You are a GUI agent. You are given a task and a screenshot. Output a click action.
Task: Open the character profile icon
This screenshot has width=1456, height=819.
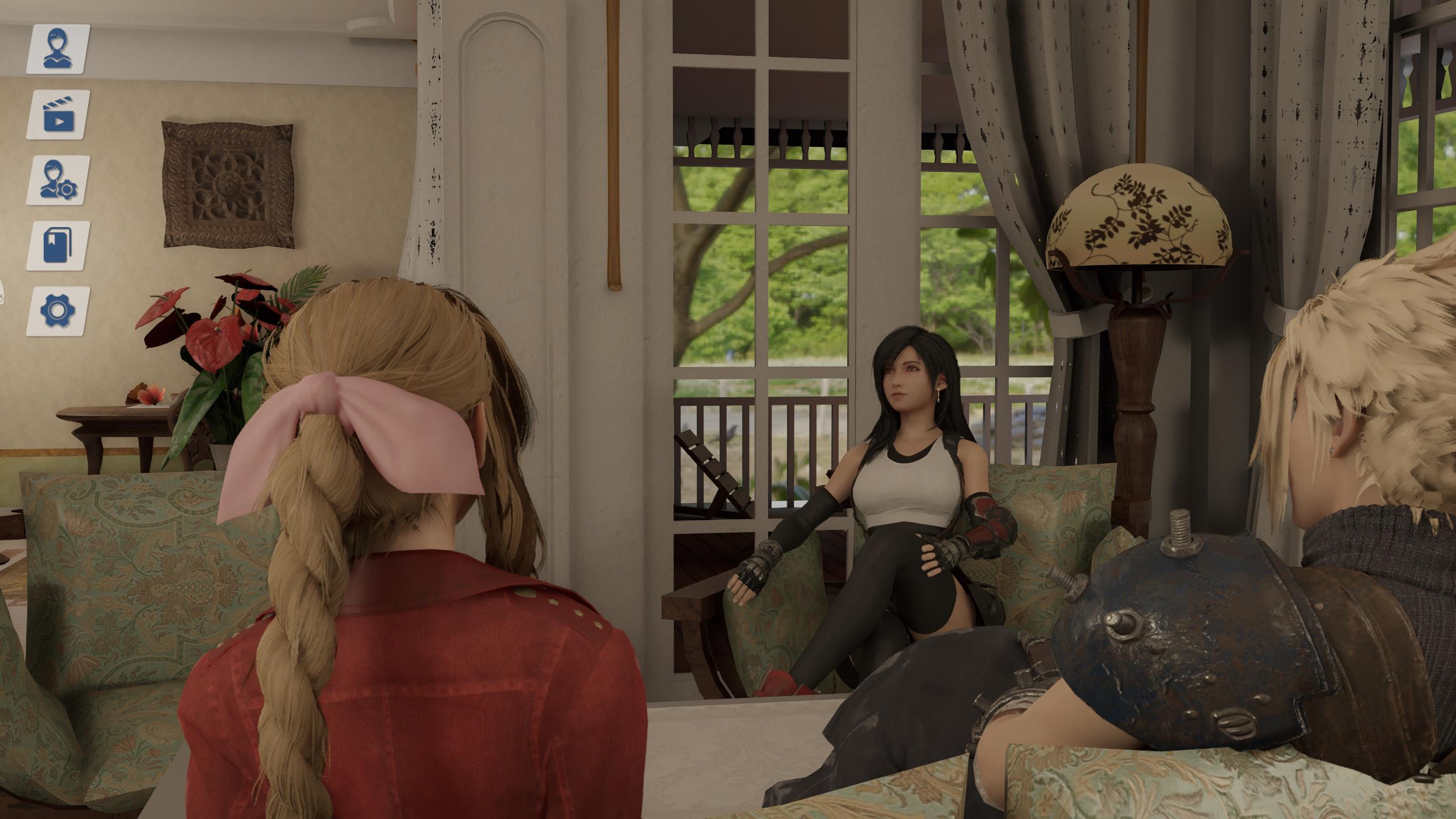click(x=57, y=49)
